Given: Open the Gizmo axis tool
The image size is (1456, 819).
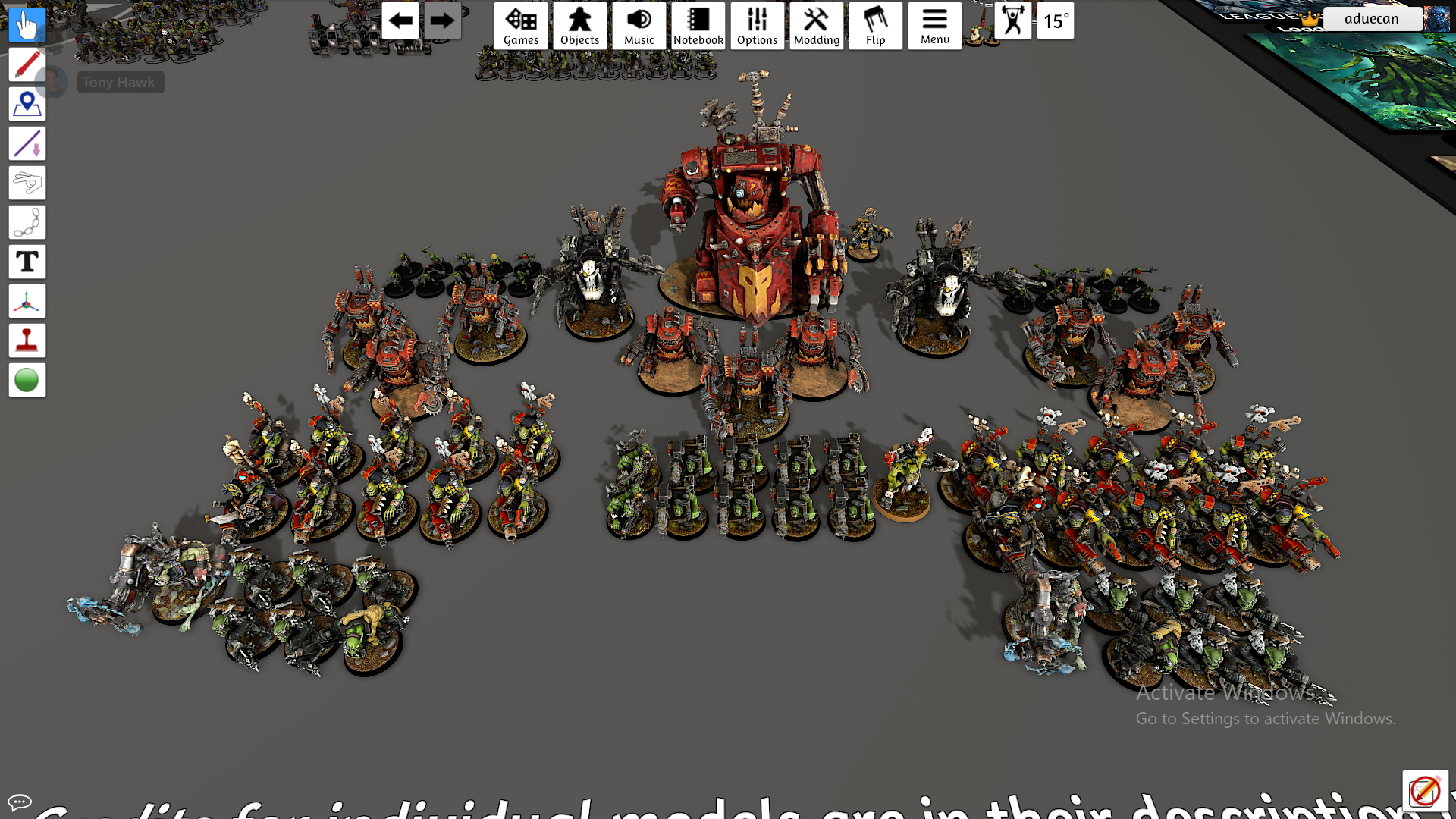Looking at the screenshot, I should click(27, 301).
